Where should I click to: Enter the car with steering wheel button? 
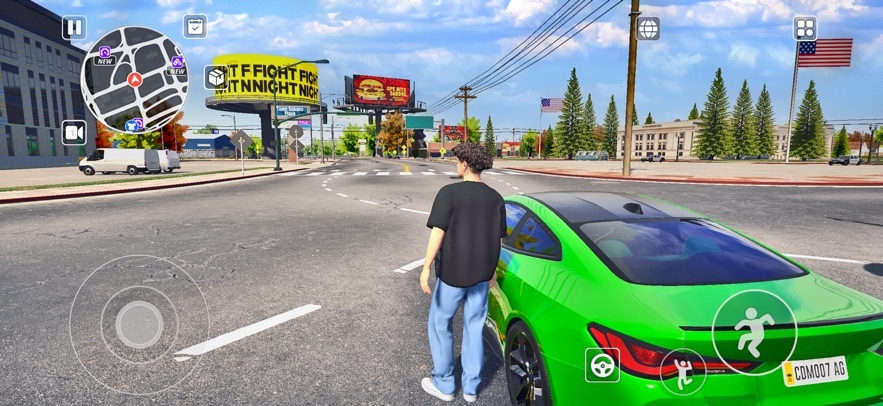pyautogui.click(x=602, y=365)
